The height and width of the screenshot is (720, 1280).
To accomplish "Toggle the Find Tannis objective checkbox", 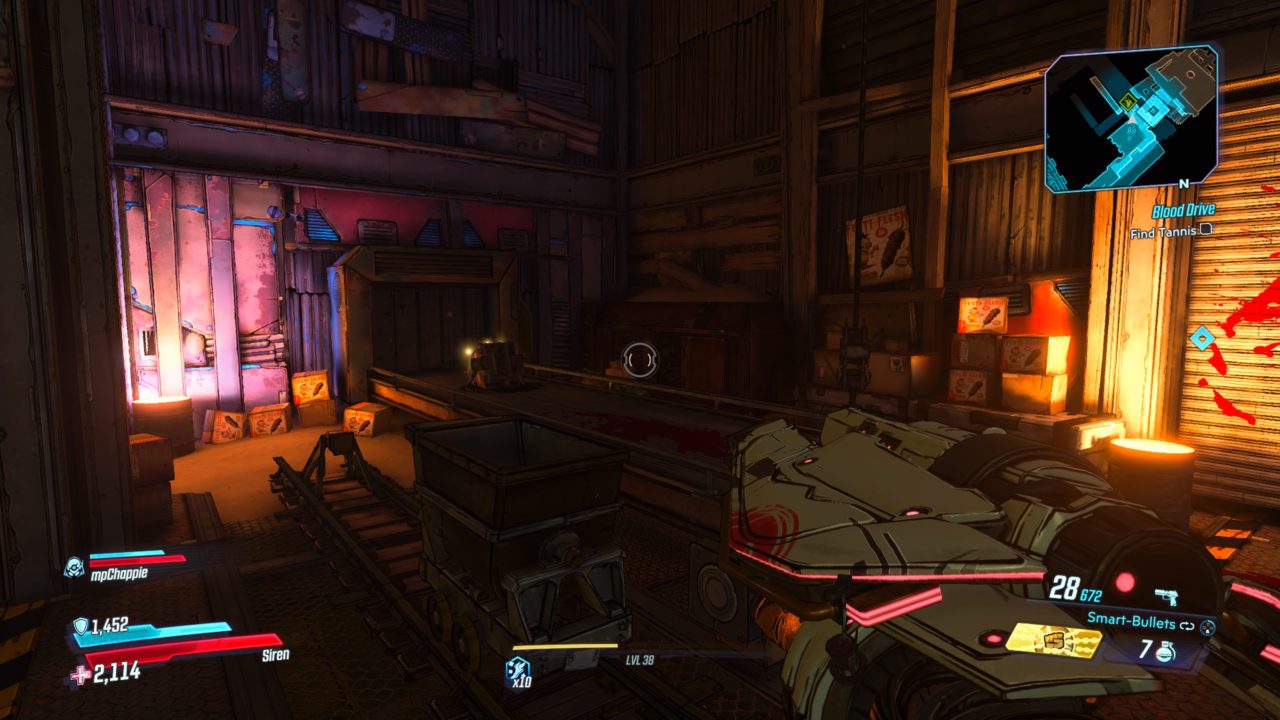I will click(1206, 229).
